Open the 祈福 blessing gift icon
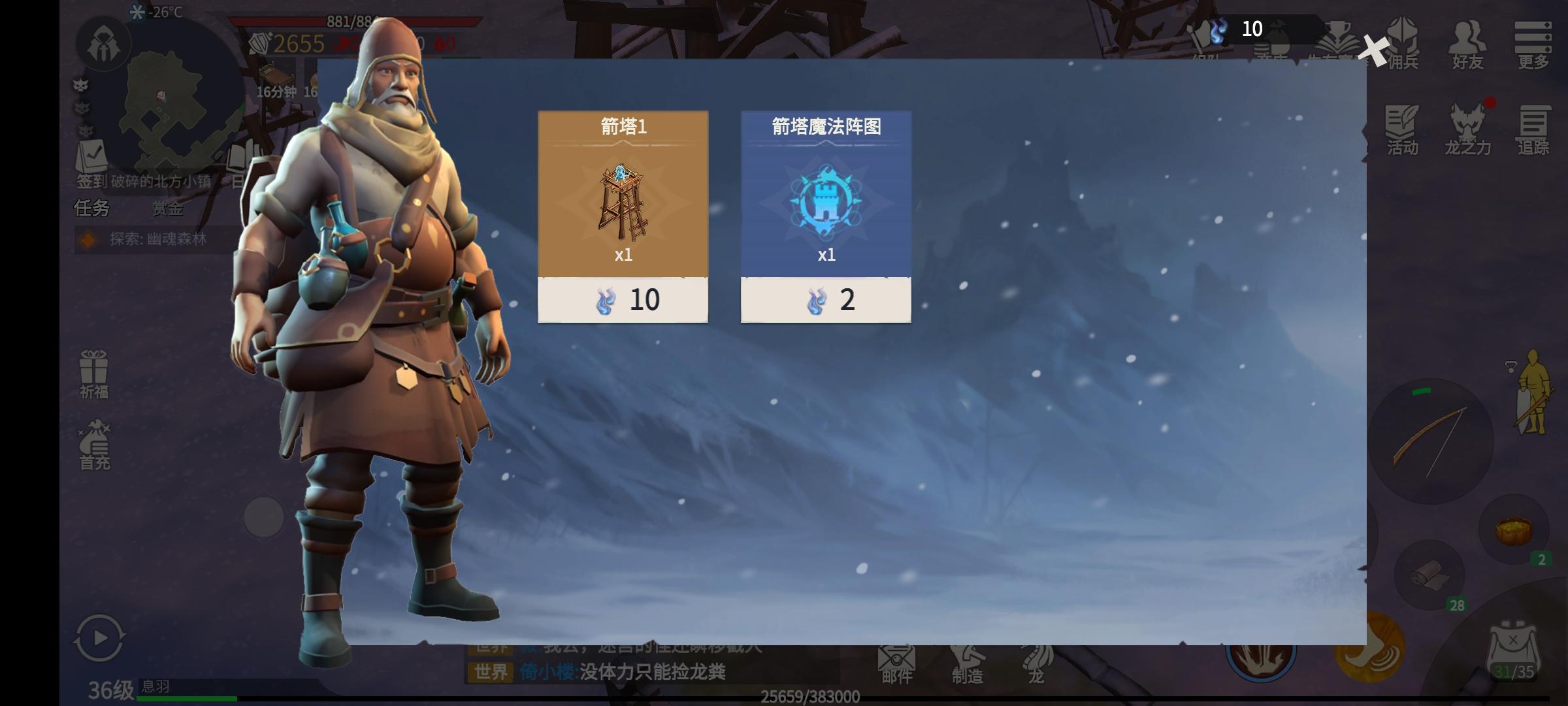This screenshot has height=706, width=1568. point(94,374)
